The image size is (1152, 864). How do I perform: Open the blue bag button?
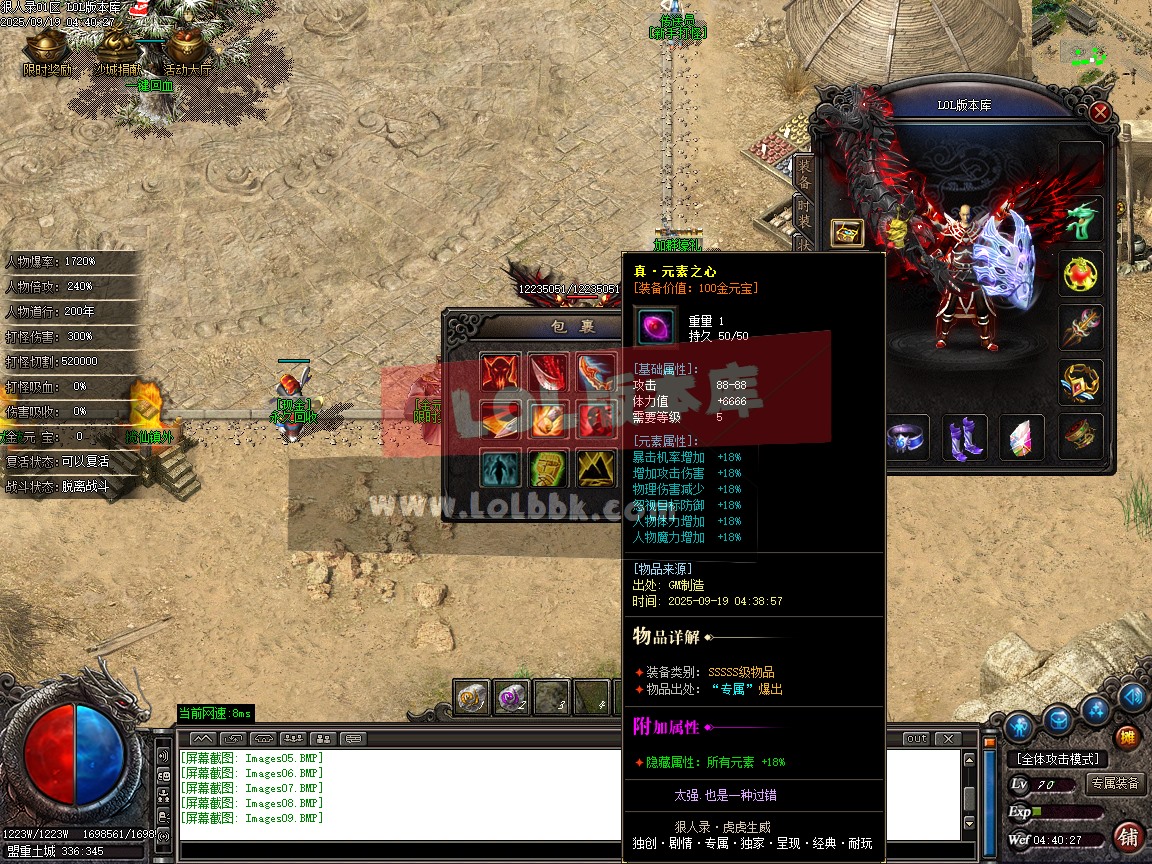coord(1059,718)
